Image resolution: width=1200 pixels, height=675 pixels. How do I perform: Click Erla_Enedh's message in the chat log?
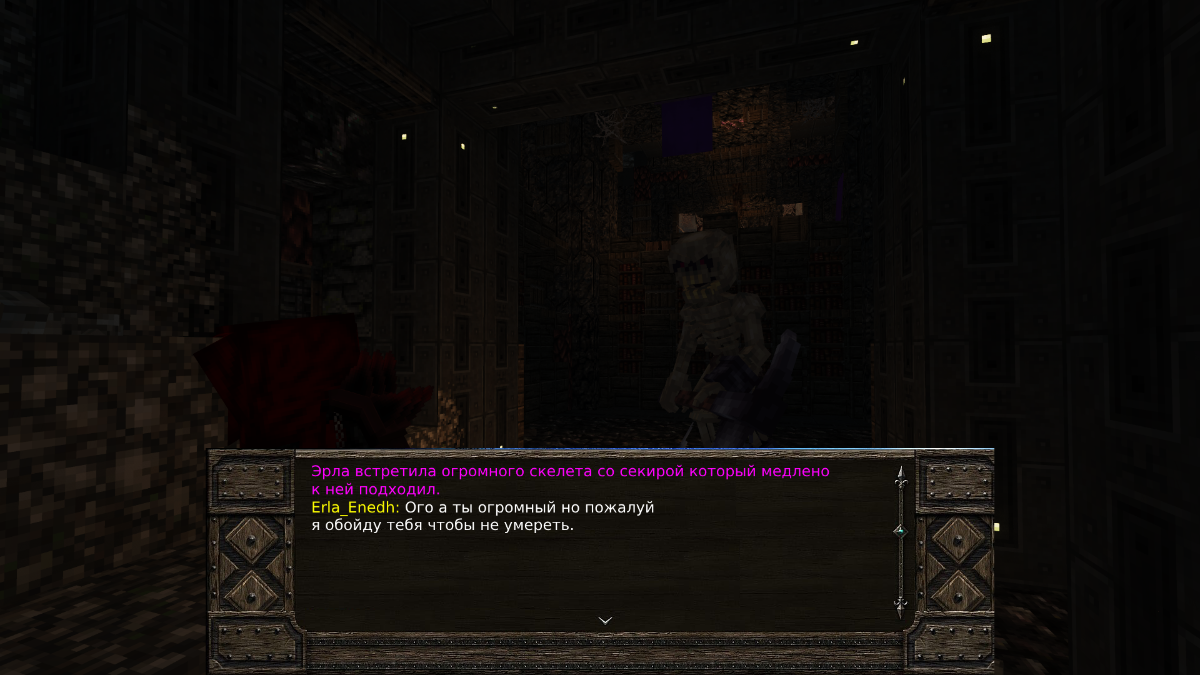pyautogui.click(x=483, y=516)
